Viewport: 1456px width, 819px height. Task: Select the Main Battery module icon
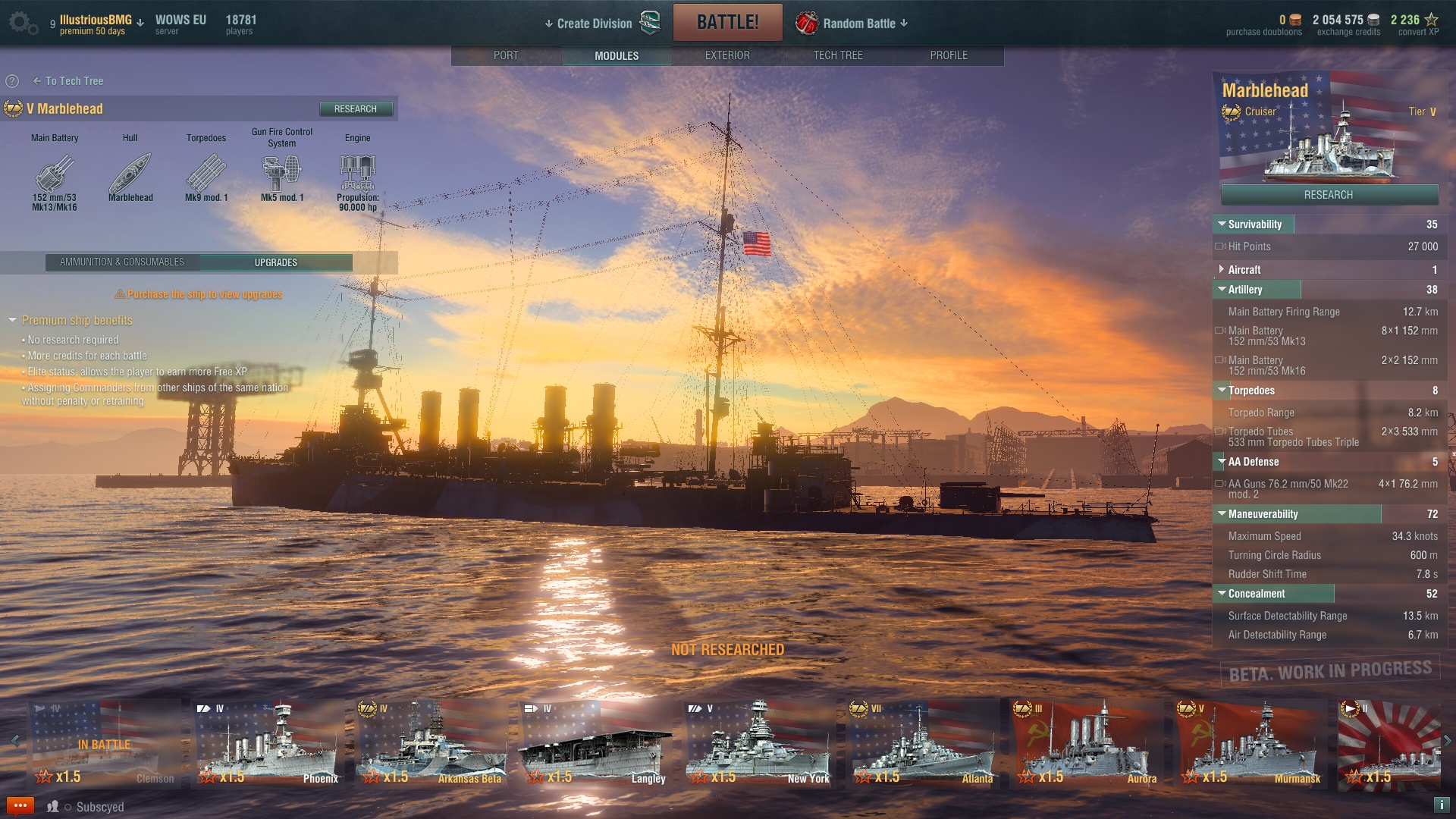click(x=55, y=174)
